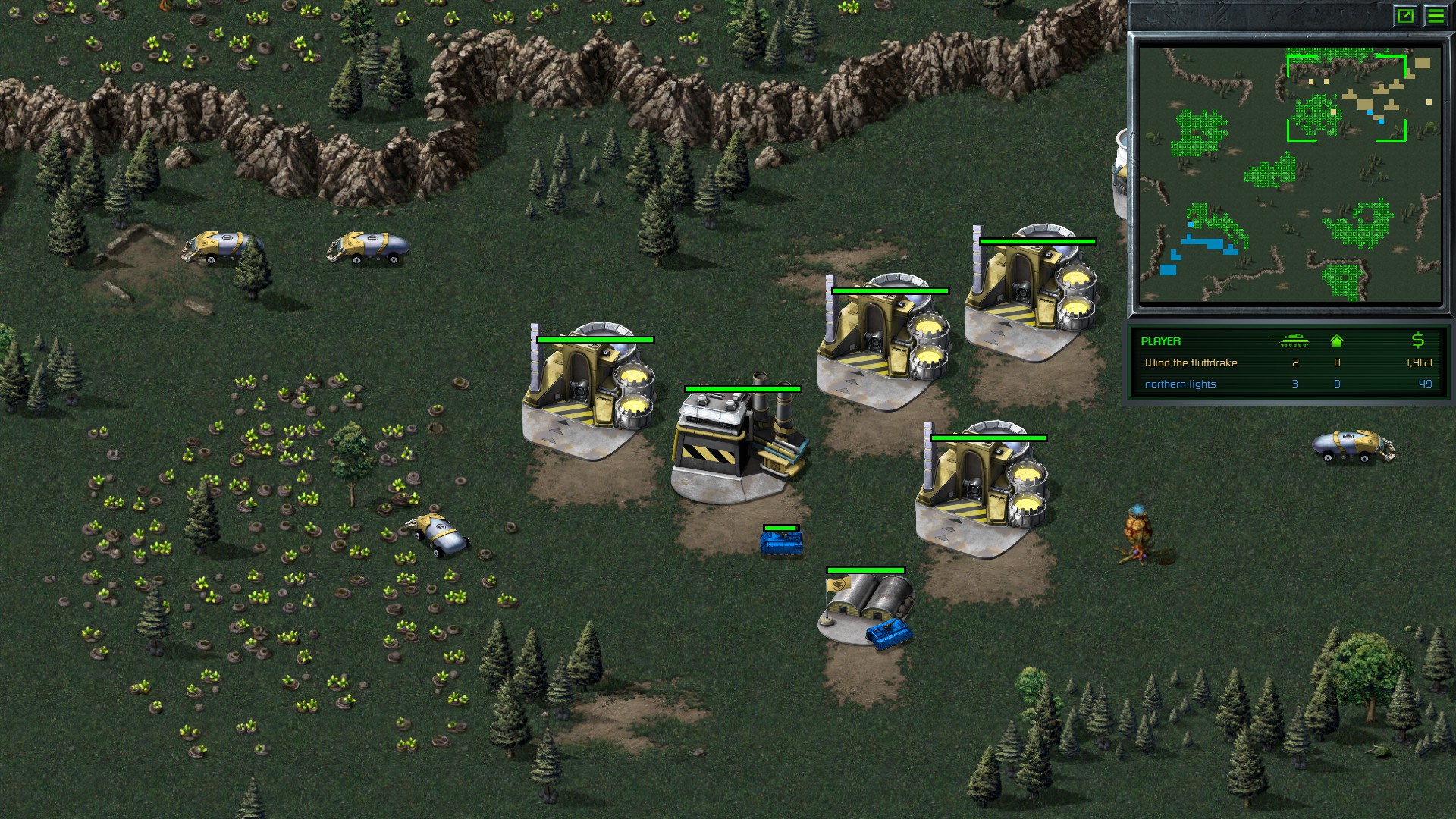Select the dollar credits icon
The width and height of the screenshot is (1456, 819).
pos(1417,341)
